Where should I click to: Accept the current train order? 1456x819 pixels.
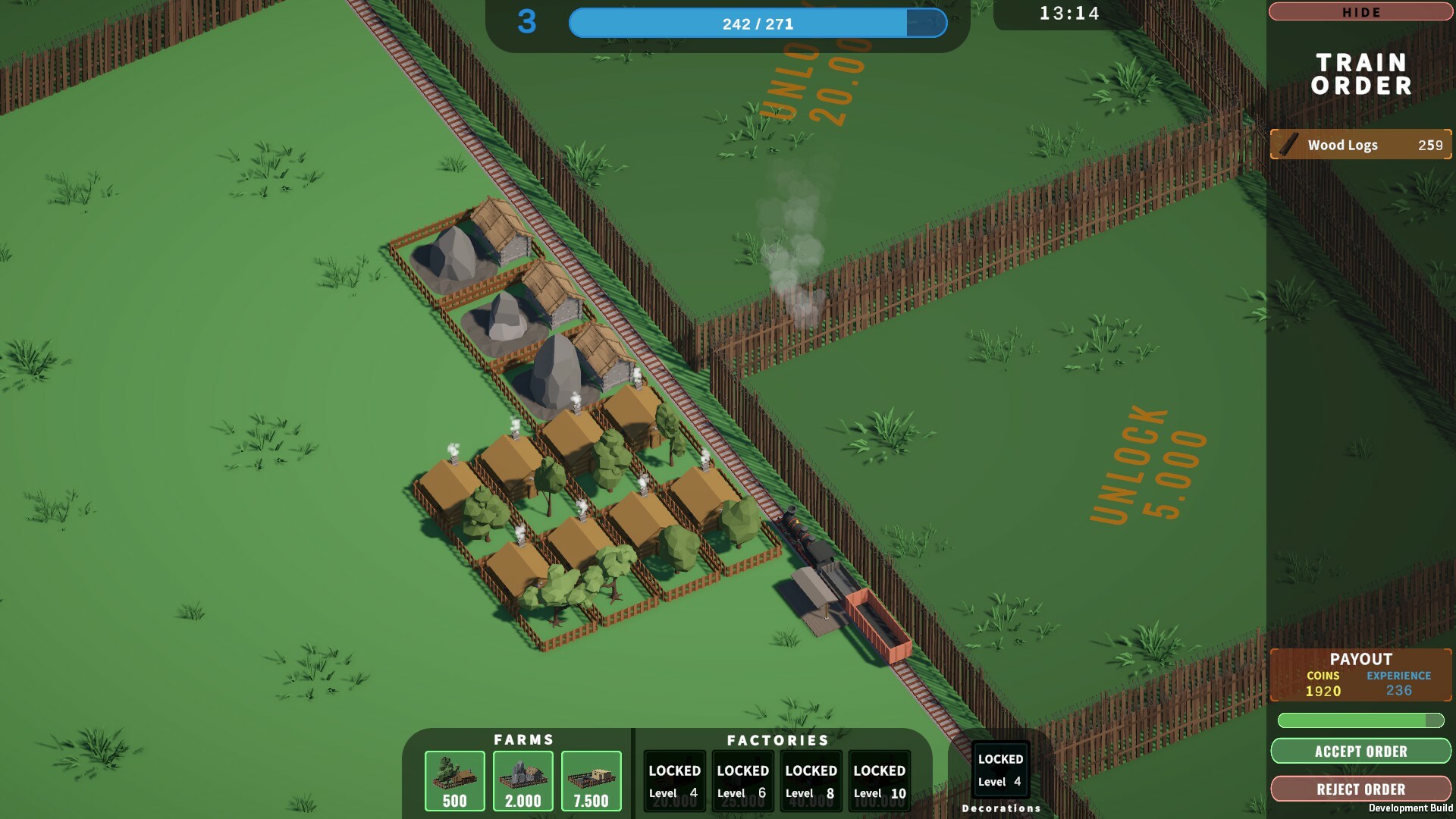click(1360, 752)
